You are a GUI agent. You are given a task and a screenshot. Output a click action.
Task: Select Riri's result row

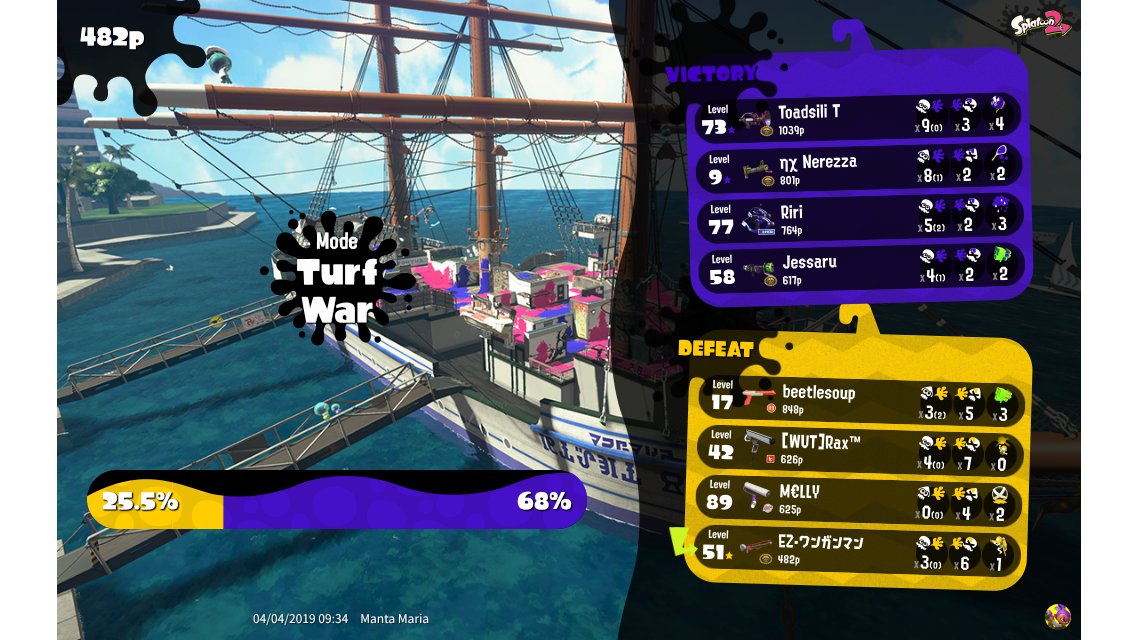click(858, 218)
